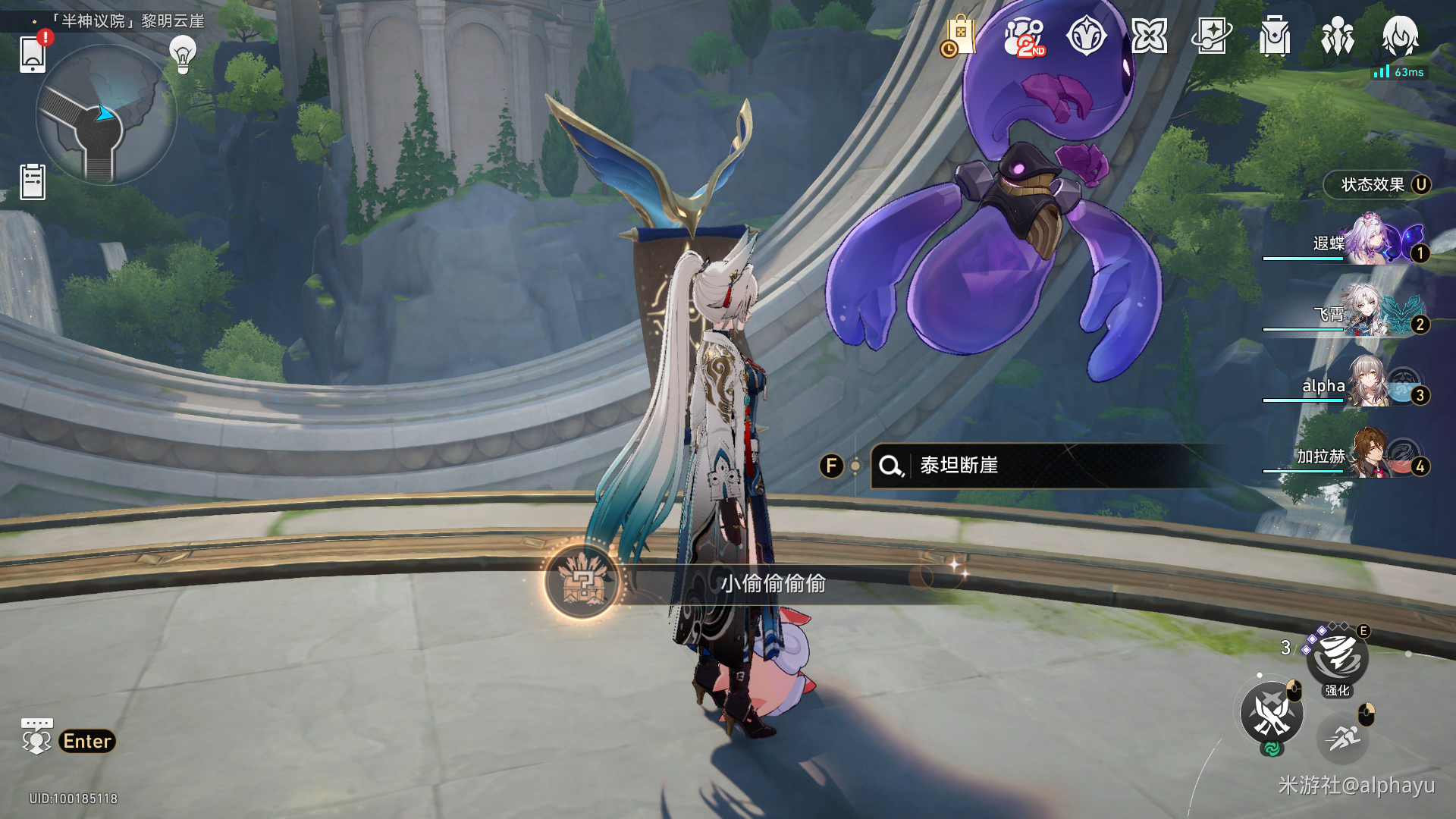1456x819 pixels.
Task: Open the shield-shaped emblem icon
Action: 1086,36
